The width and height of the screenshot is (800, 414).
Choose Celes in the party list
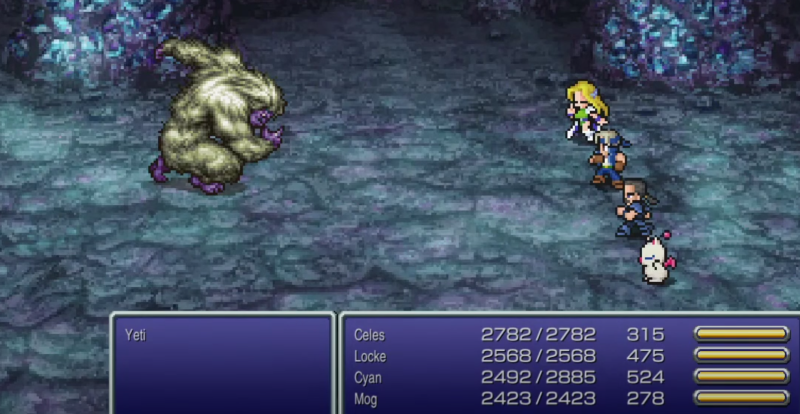[x=369, y=335]
